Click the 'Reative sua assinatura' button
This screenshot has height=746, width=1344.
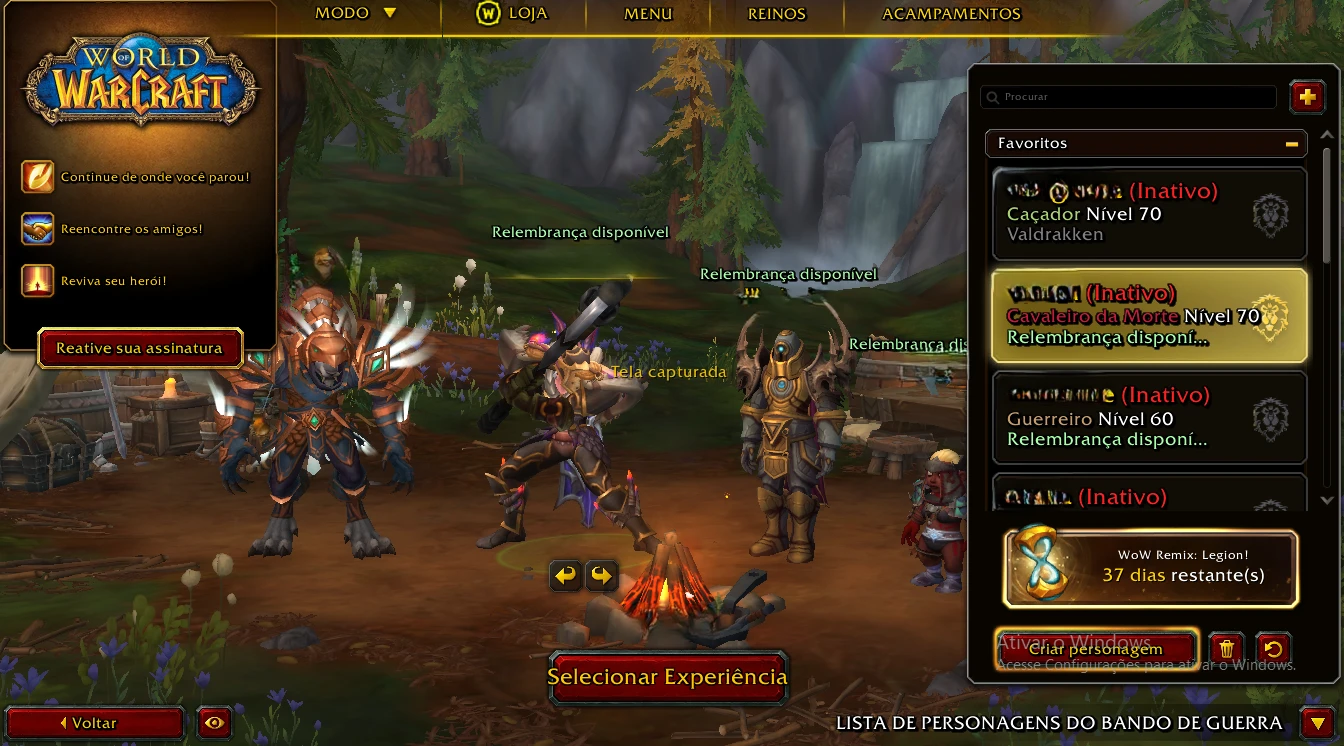click(x=139, y=348)
